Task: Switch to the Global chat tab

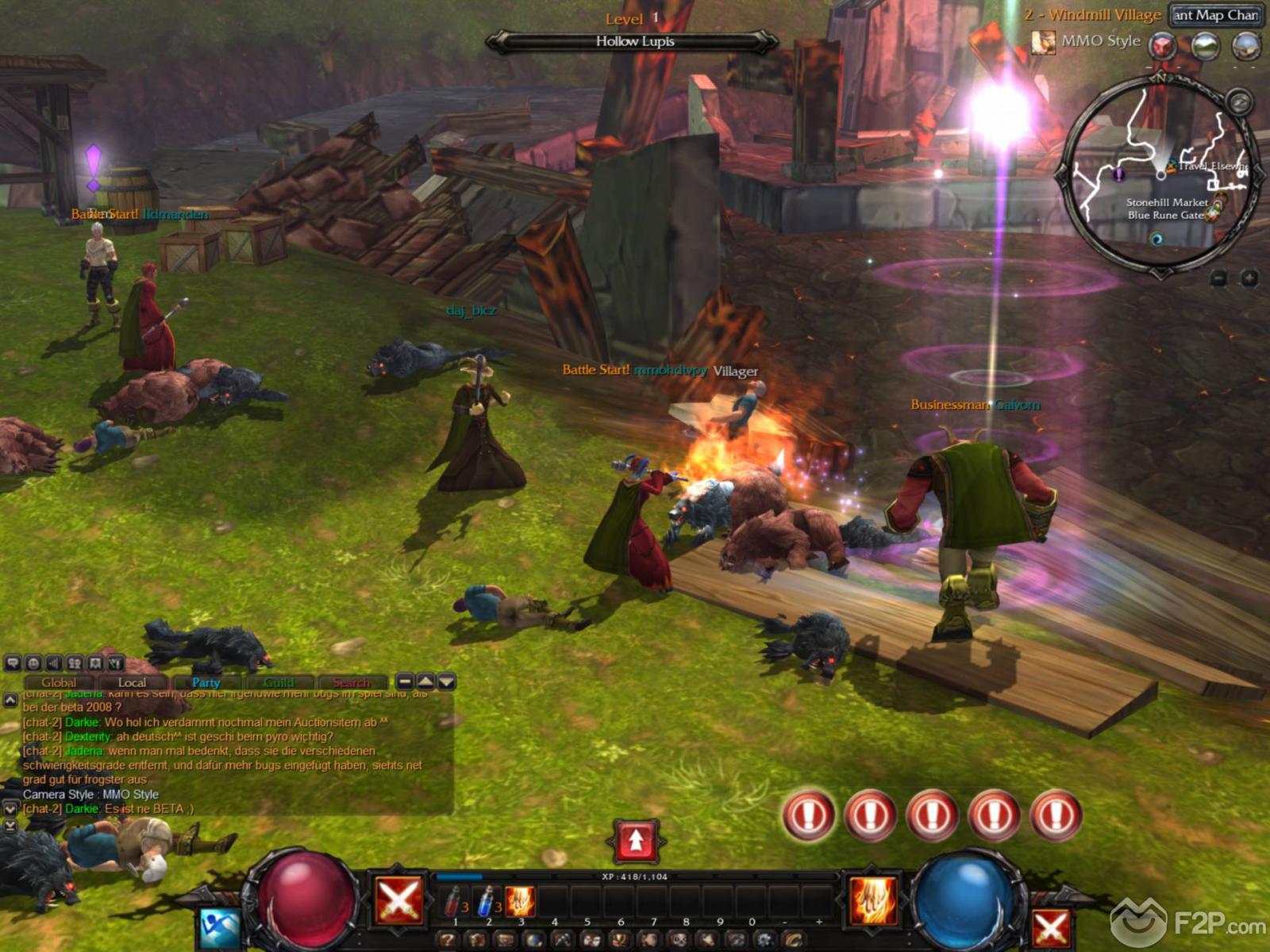Action: [59, 682]
